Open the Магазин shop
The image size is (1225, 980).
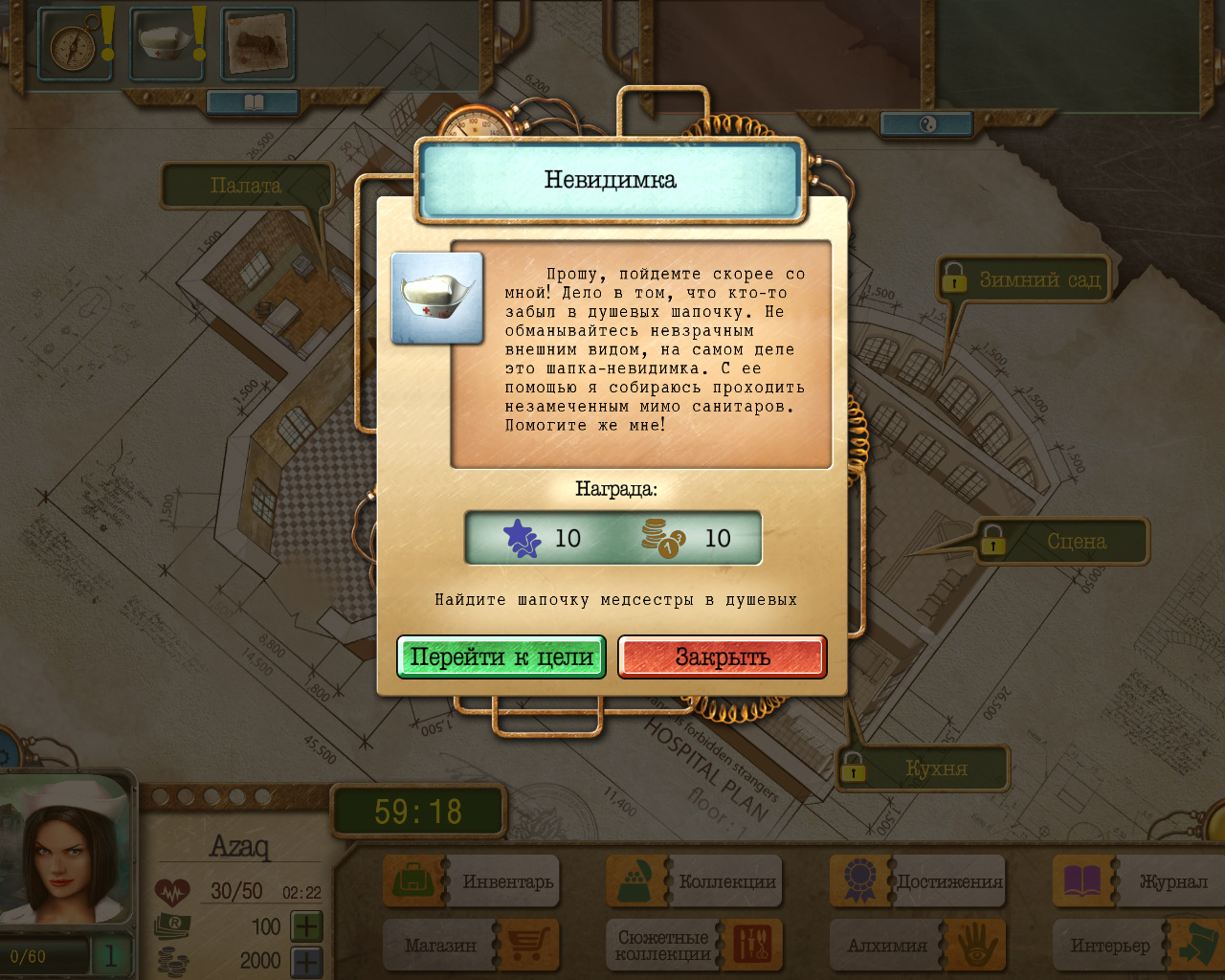point(472,946)
